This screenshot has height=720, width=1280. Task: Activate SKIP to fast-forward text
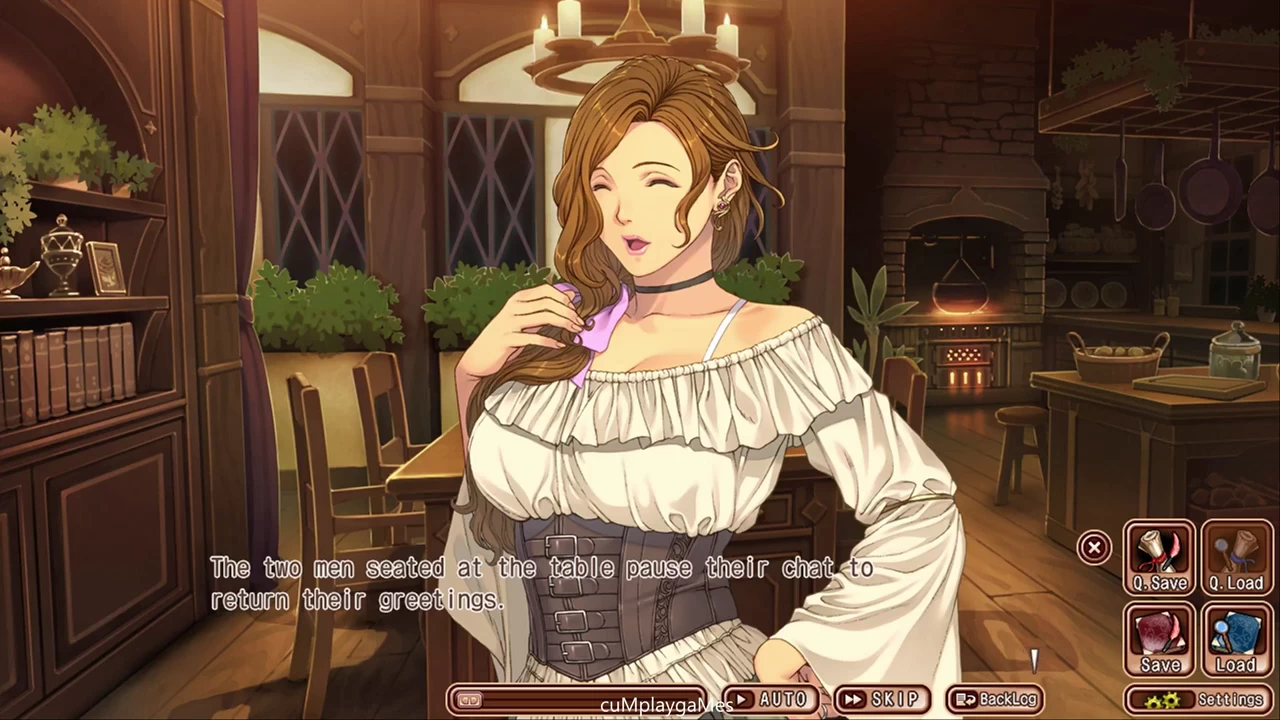[x=881, y=699]
